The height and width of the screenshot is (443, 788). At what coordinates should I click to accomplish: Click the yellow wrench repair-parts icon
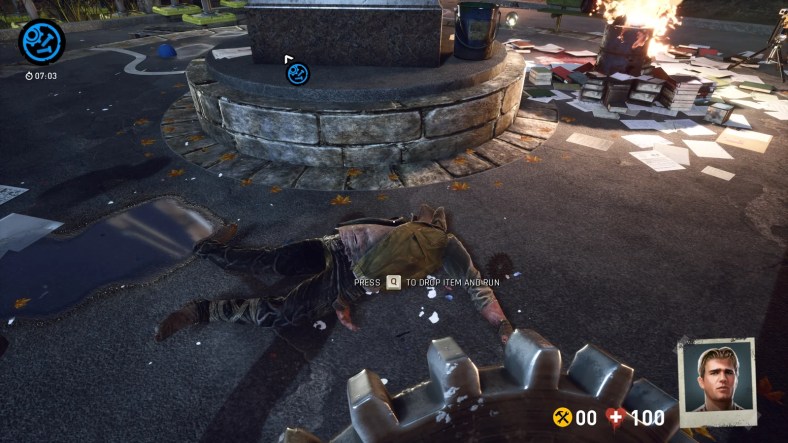tap(562, 417)
